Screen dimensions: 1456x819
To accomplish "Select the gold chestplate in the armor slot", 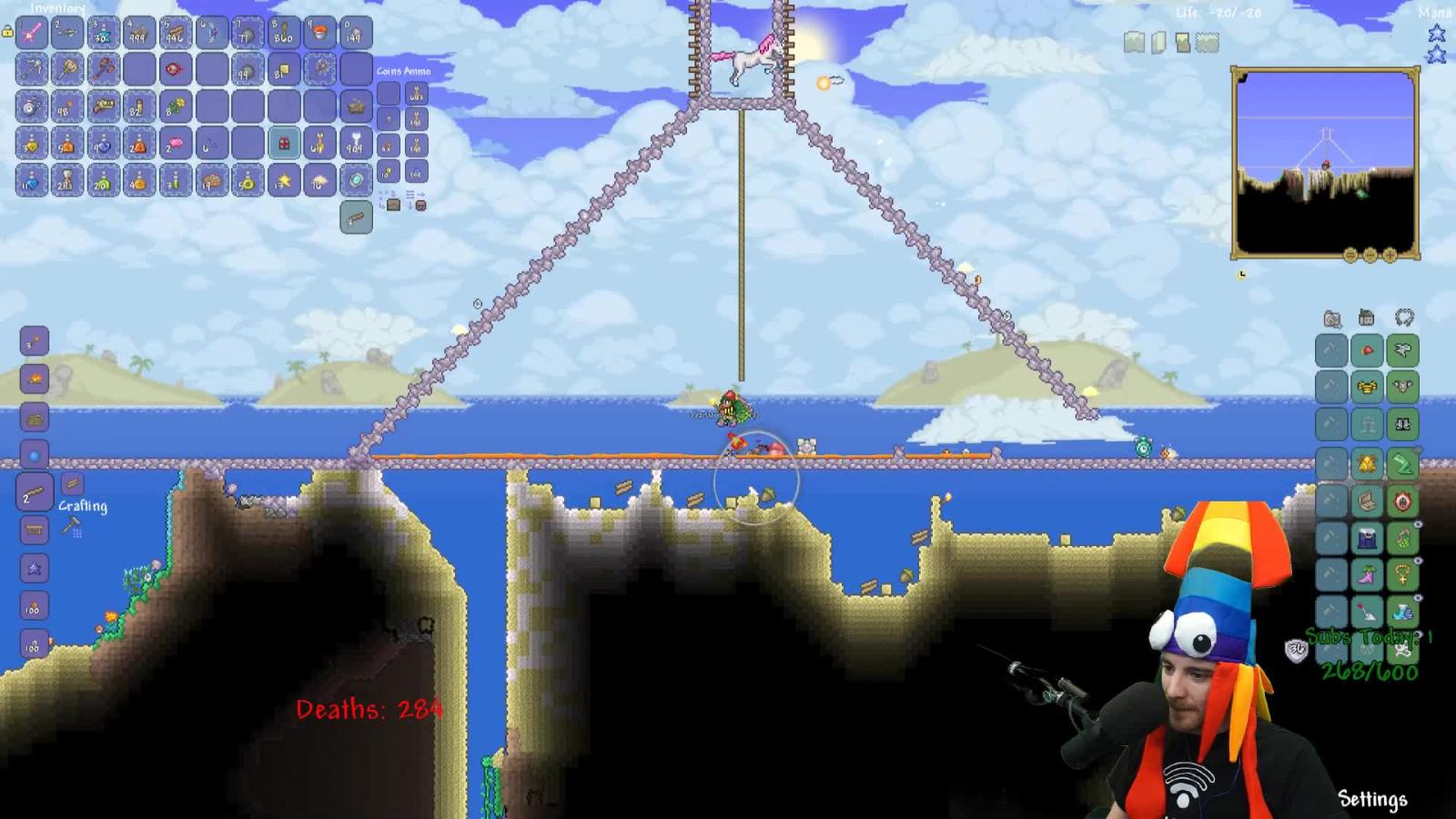I will (1367, 388).
